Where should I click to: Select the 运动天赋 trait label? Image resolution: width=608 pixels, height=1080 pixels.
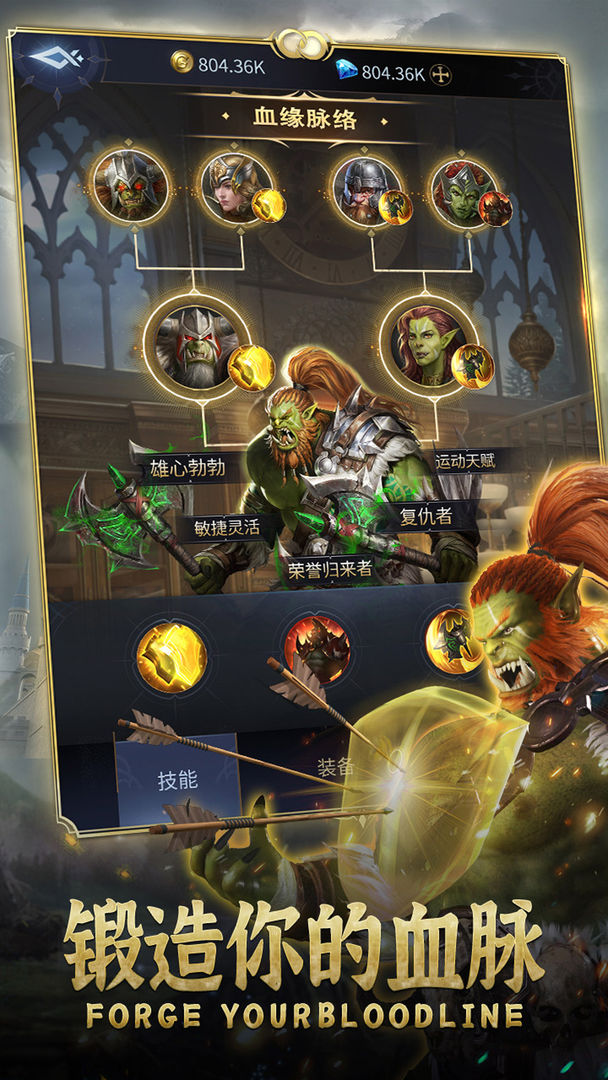[465, 461]
